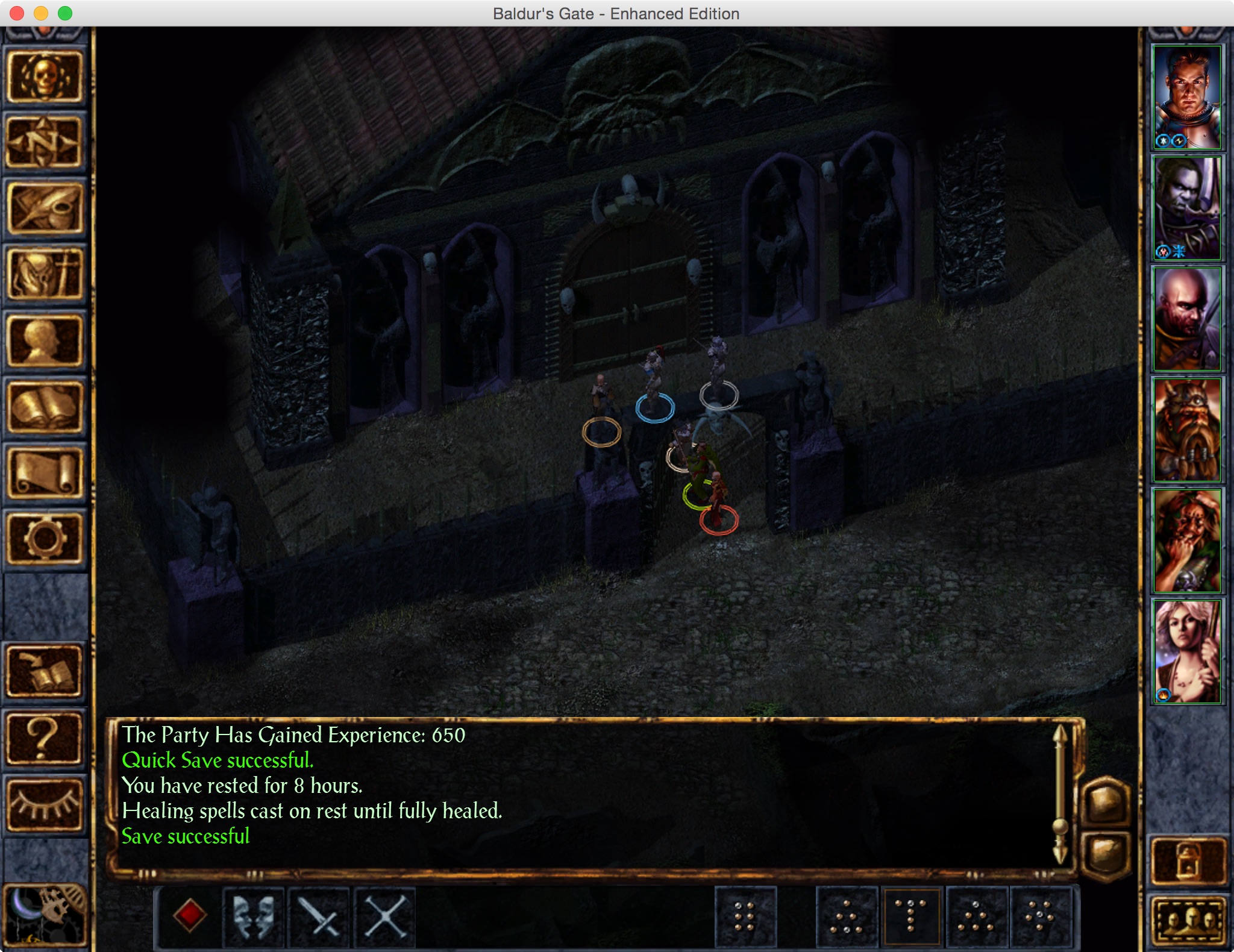1234x952 pixels.
Task: Close the game window with red button
Action: tap(17, 13)
